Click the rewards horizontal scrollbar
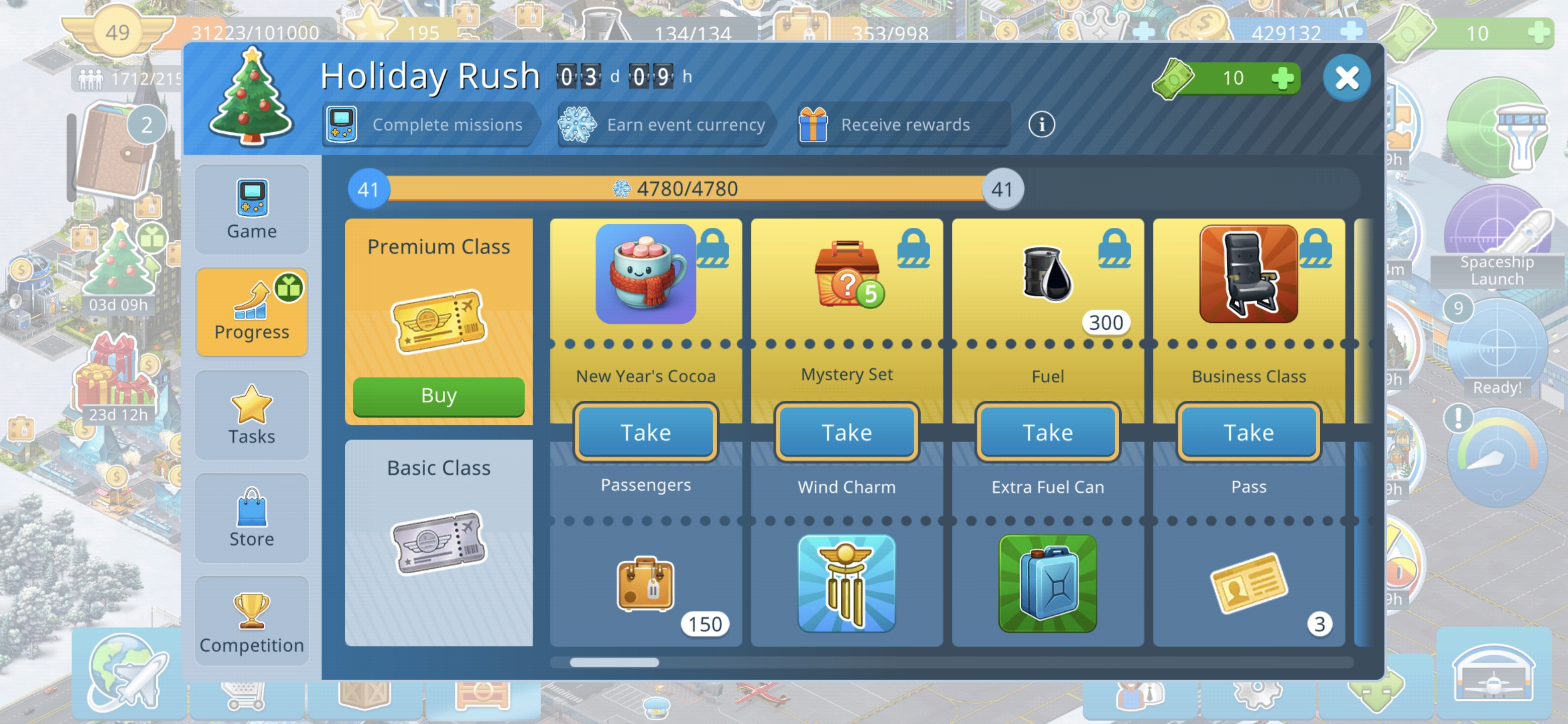 (x=615, y=662)
